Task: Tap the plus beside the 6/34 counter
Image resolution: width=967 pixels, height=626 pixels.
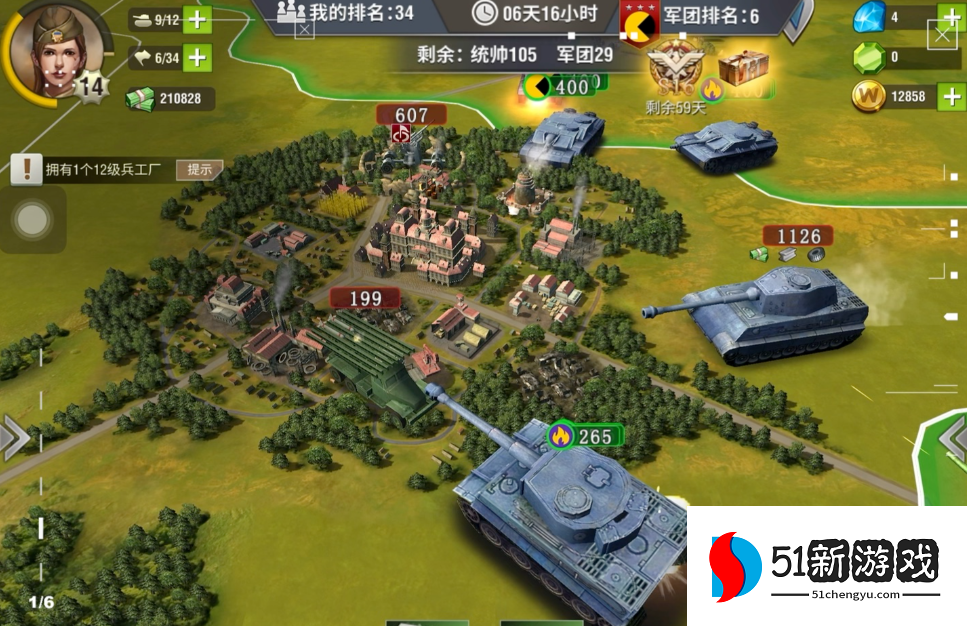Action: (x=198, y=58)
